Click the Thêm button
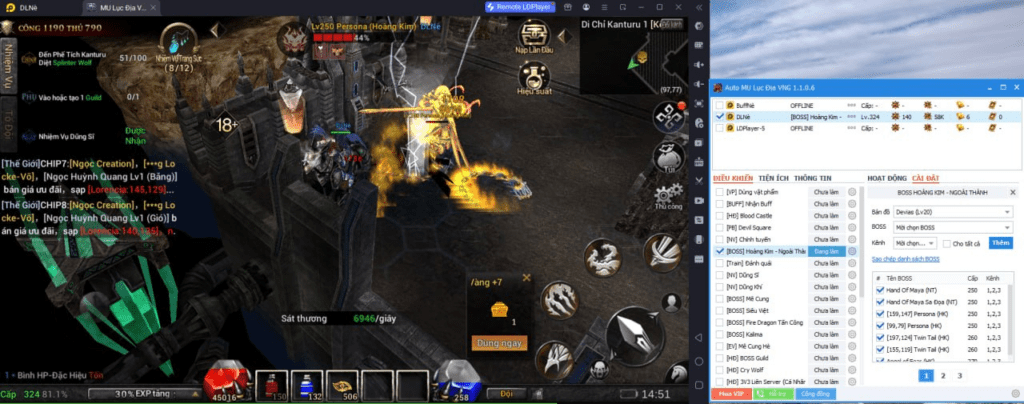 click(x=1000, y=242)
